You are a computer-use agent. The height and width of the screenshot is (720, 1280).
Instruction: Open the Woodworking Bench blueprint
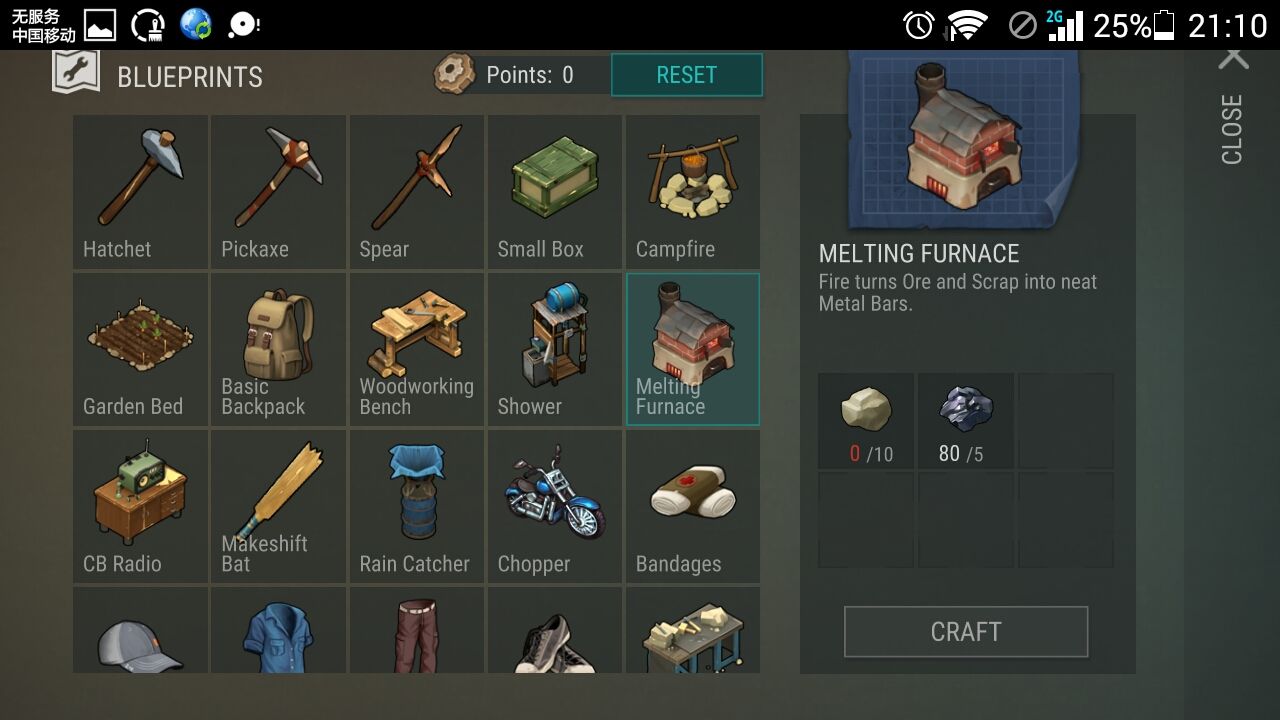416,349
